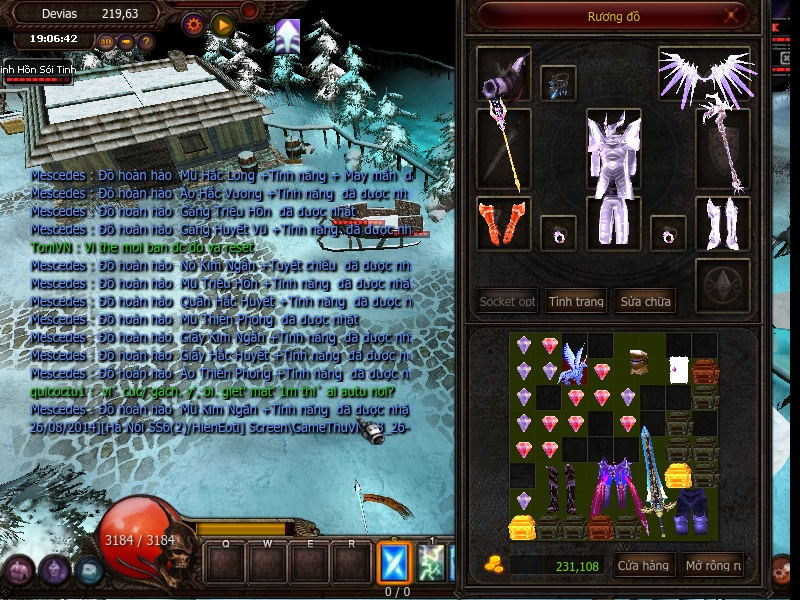
Task: Pick the blue winged horse item in inventory
Action: pyautogui.click(x=574, y=362)
